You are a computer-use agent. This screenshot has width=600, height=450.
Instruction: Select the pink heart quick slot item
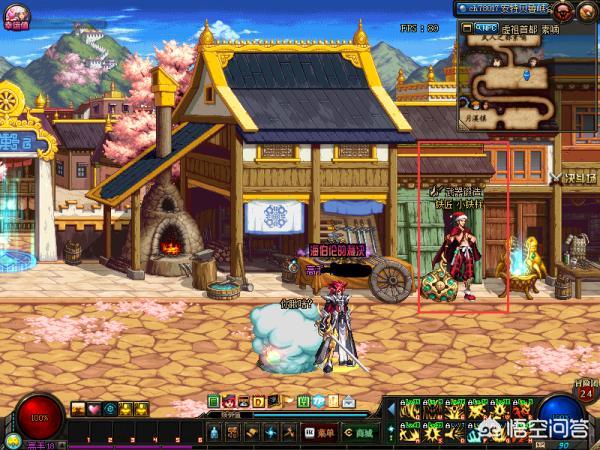(94, 408)
